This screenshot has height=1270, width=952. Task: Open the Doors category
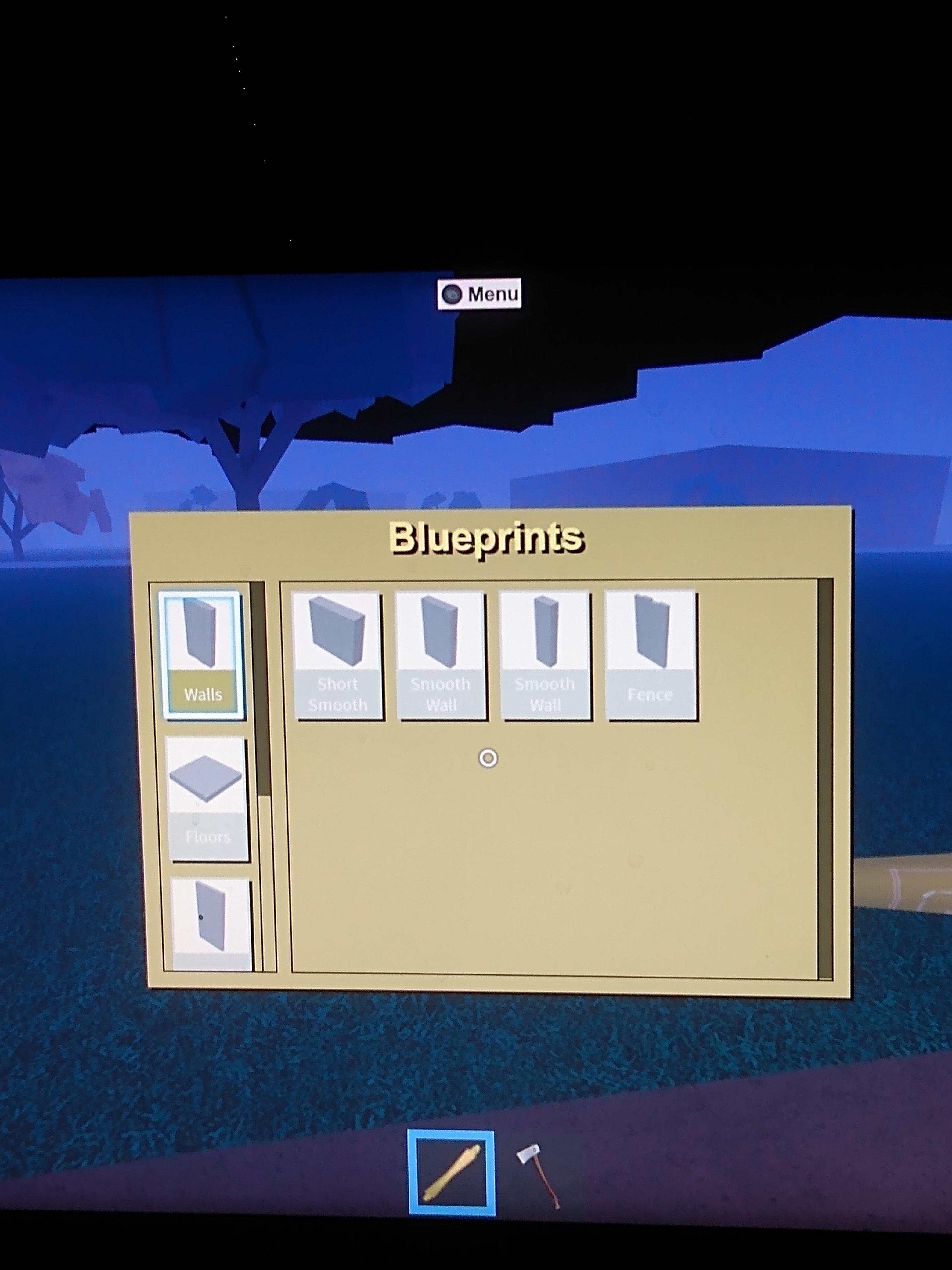(209, 924)
